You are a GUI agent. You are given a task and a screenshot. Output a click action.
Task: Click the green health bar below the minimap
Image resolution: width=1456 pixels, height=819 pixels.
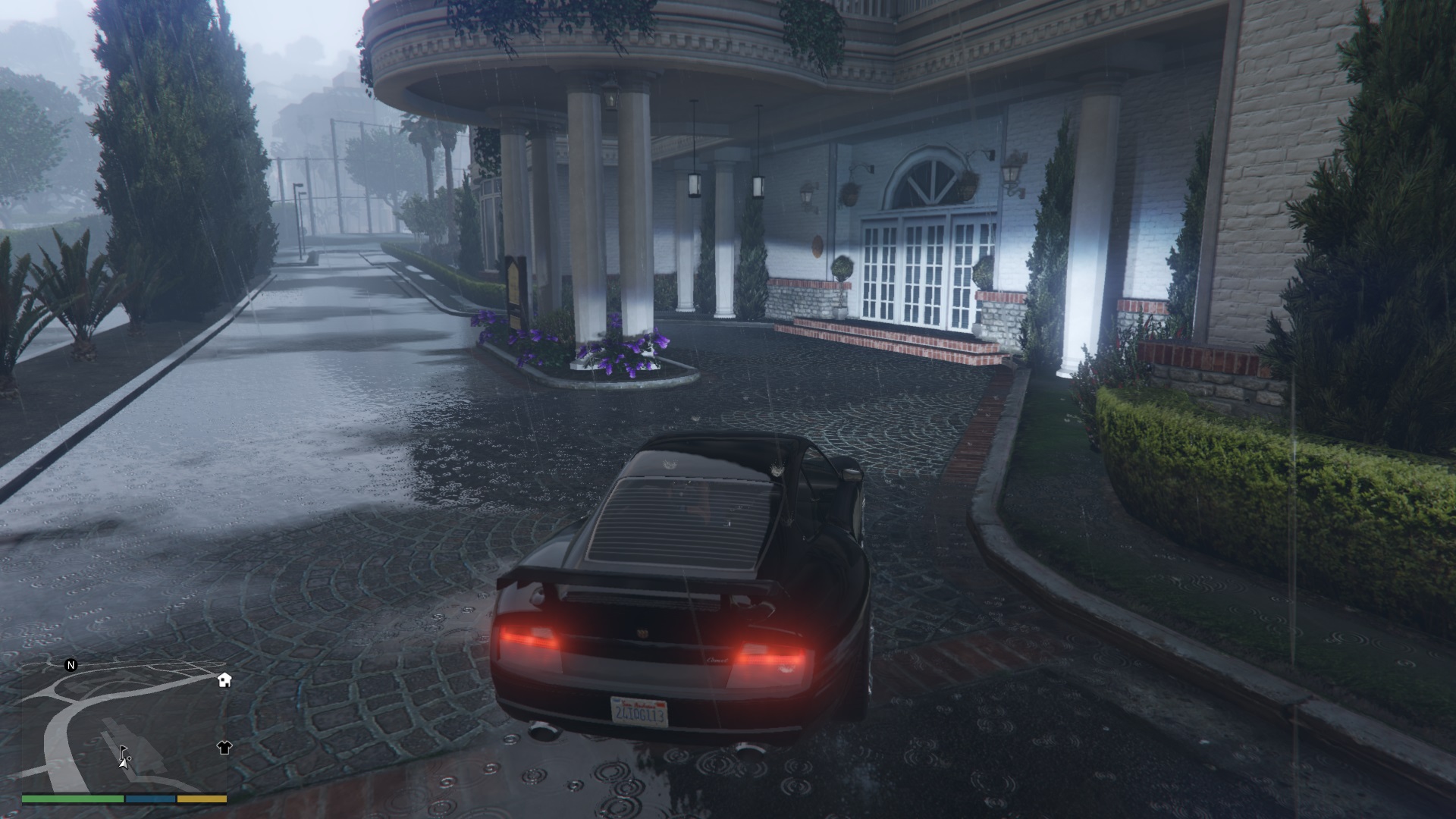coord(71,800)
